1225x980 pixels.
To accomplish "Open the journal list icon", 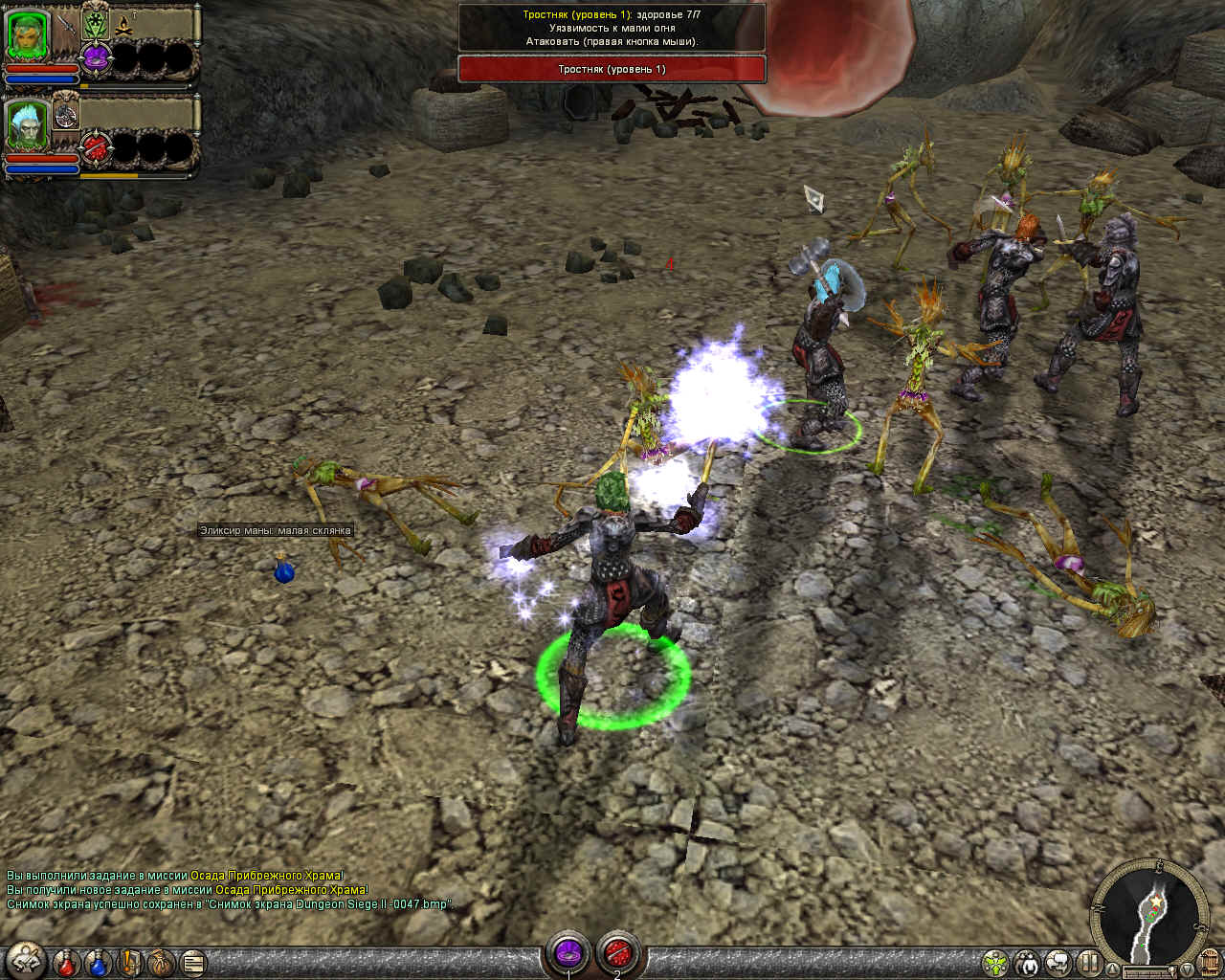I will pyautogui.click(x=192, y=961).
